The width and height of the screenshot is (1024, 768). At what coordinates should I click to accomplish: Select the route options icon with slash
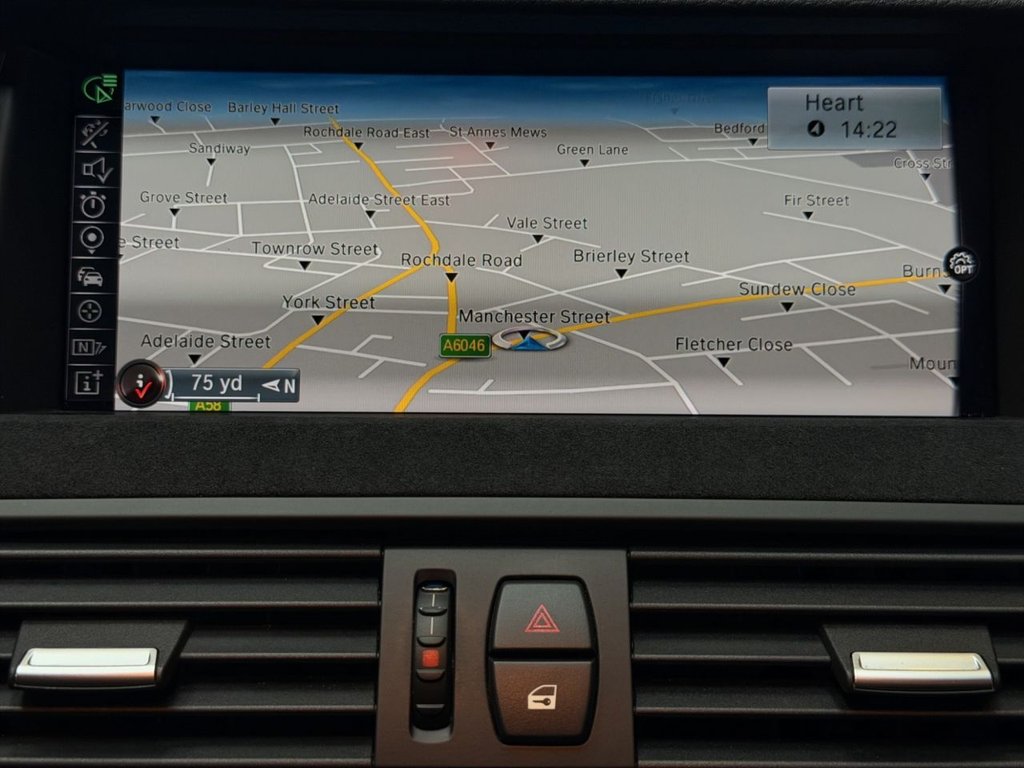click(94, 132)
